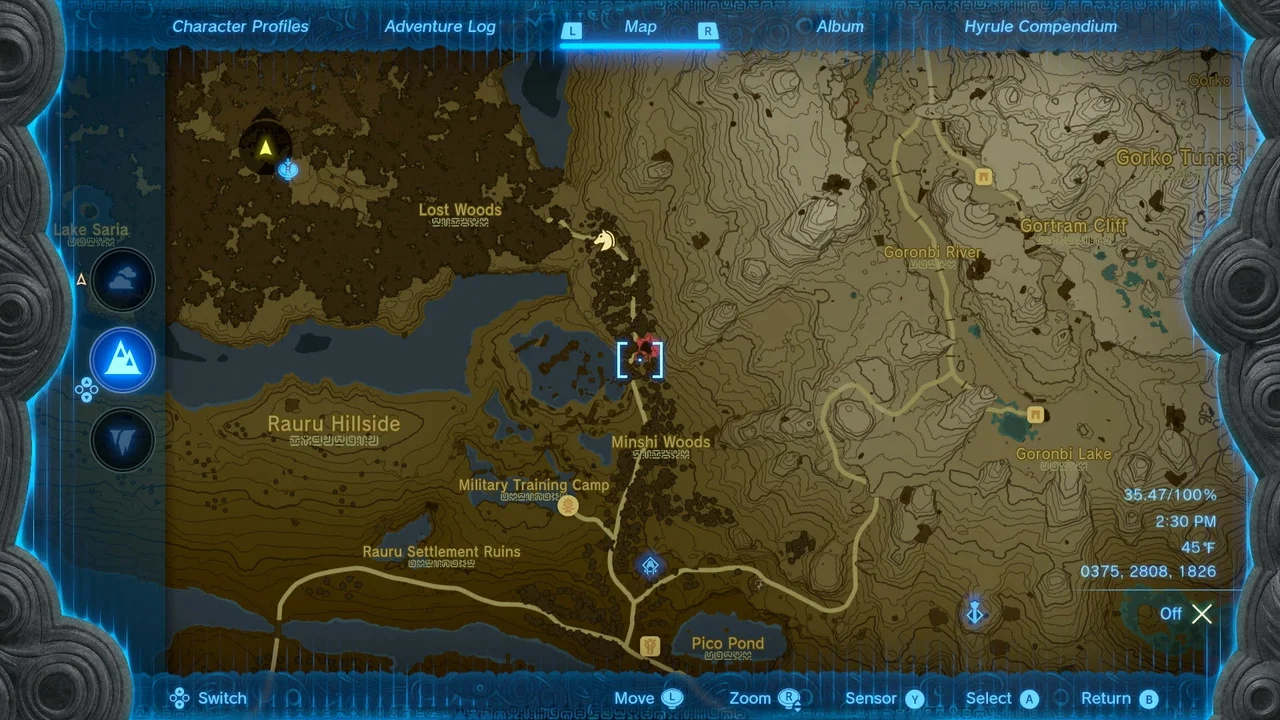This screenshot has height=720, width=1280.
Task: Switch to the Character Profiles tab
Action: click(240, 27)
